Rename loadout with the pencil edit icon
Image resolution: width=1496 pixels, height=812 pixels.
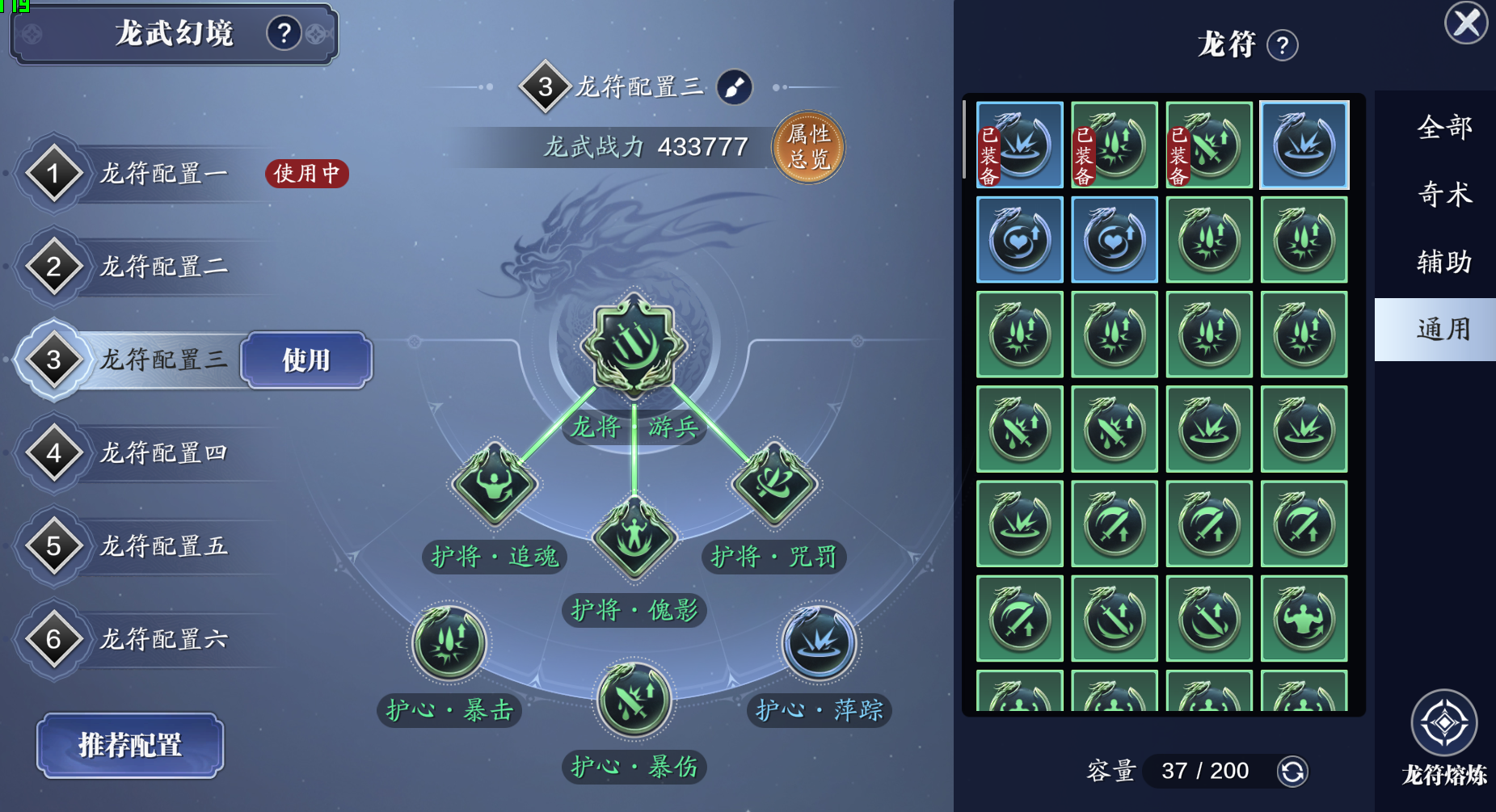click(735, 87)
